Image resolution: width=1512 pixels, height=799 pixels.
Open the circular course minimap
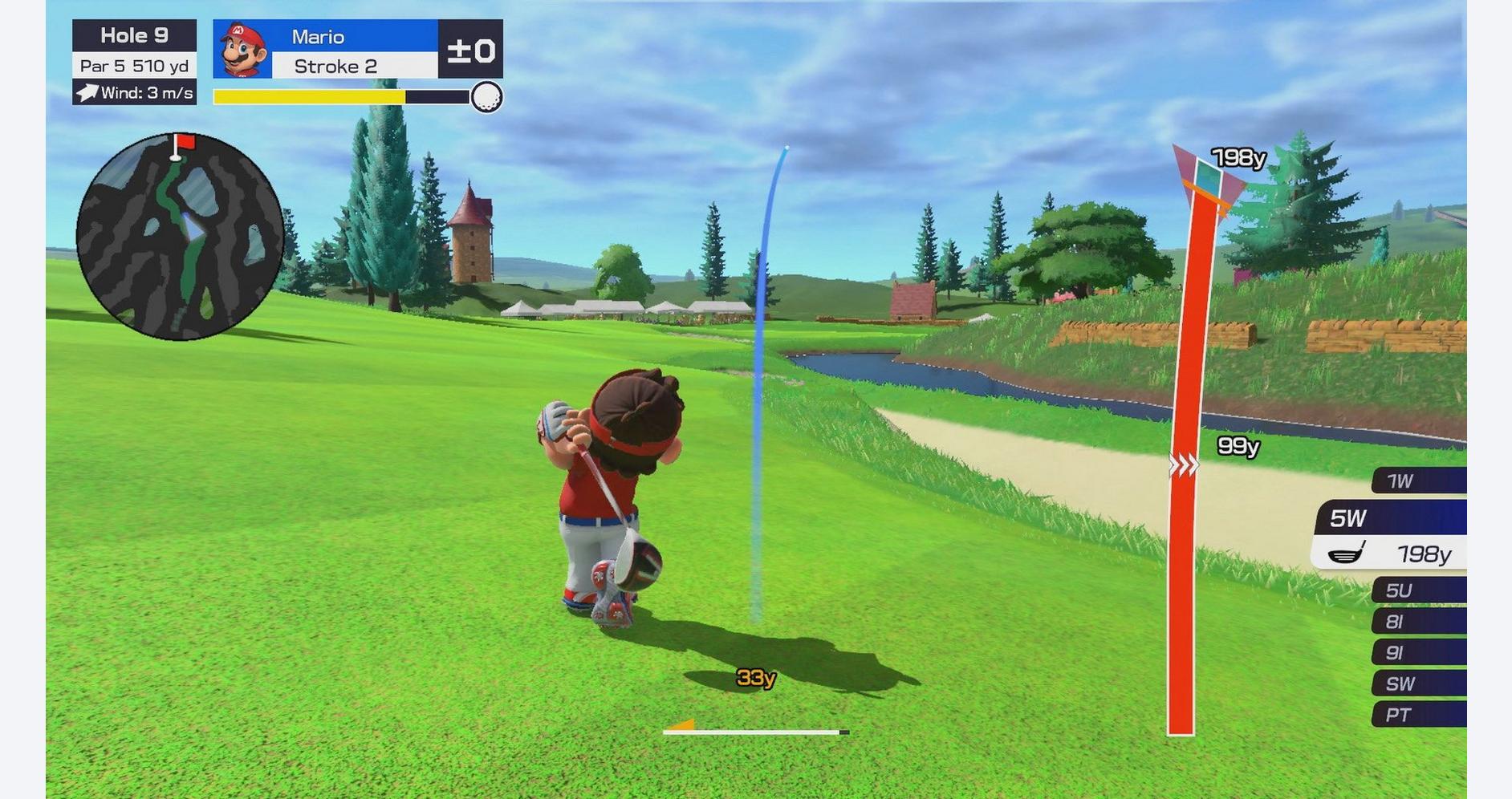180,237
